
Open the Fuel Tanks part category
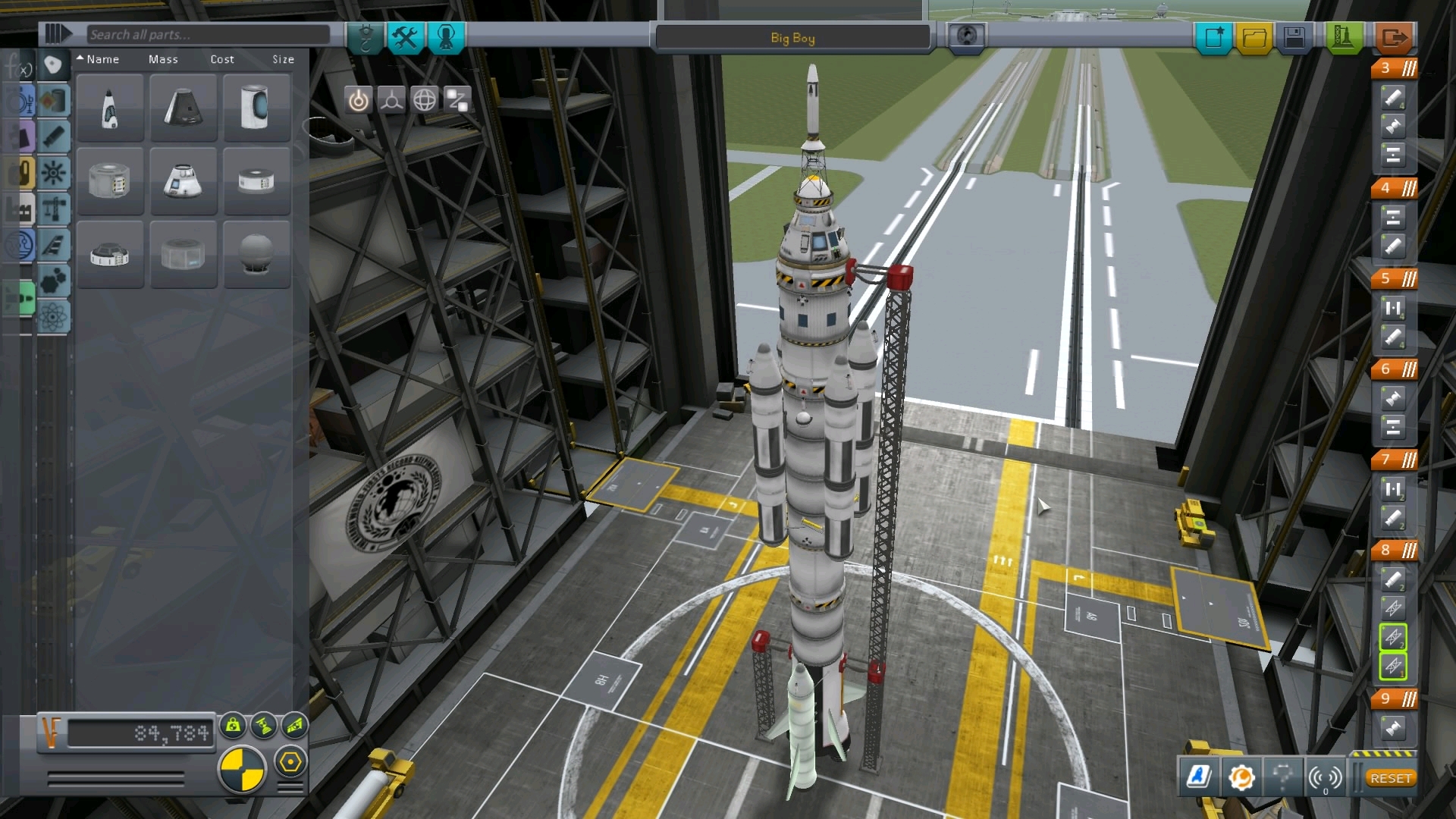(54, 101)
